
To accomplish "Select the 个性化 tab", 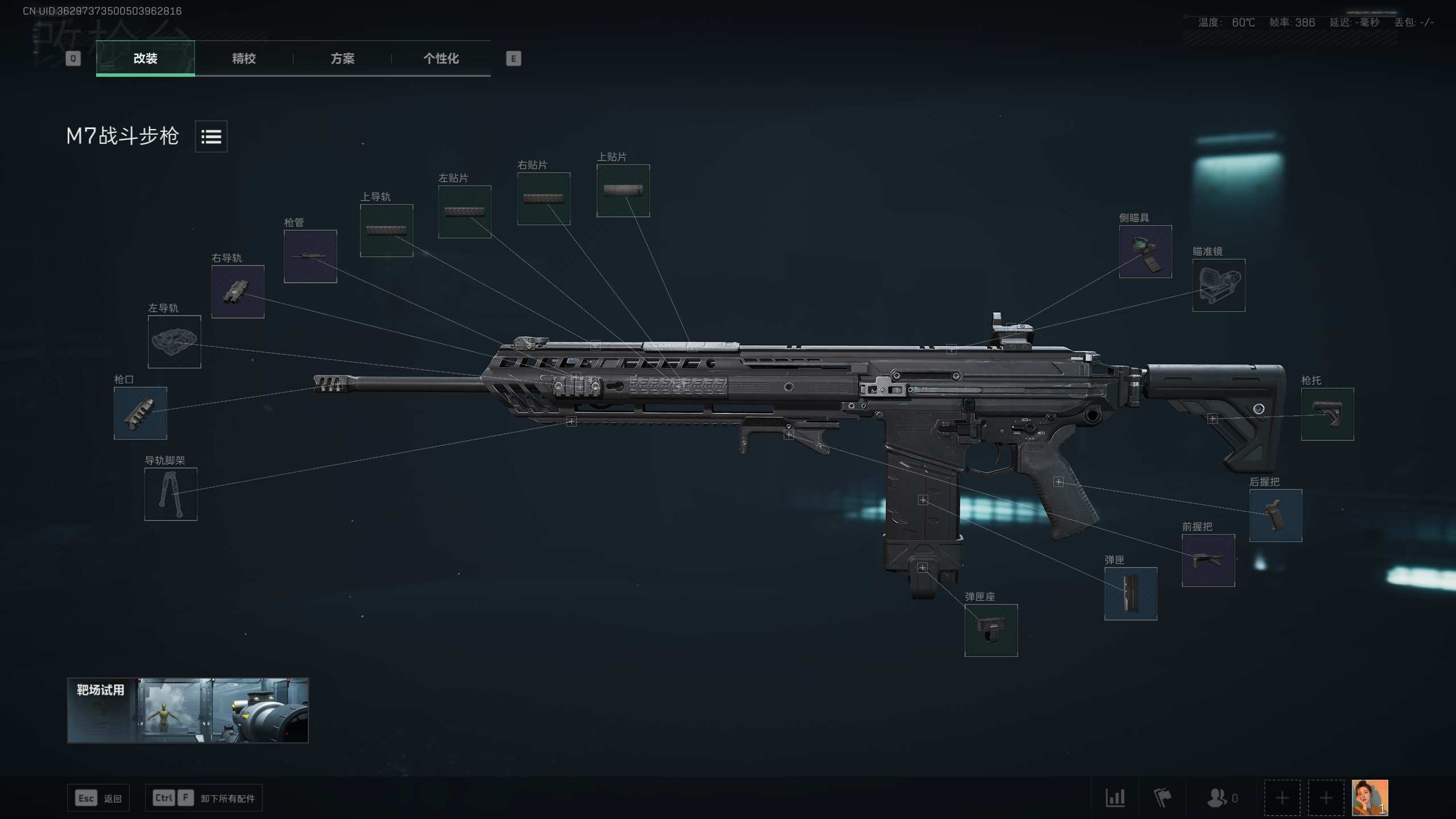I will click(441, 58).
